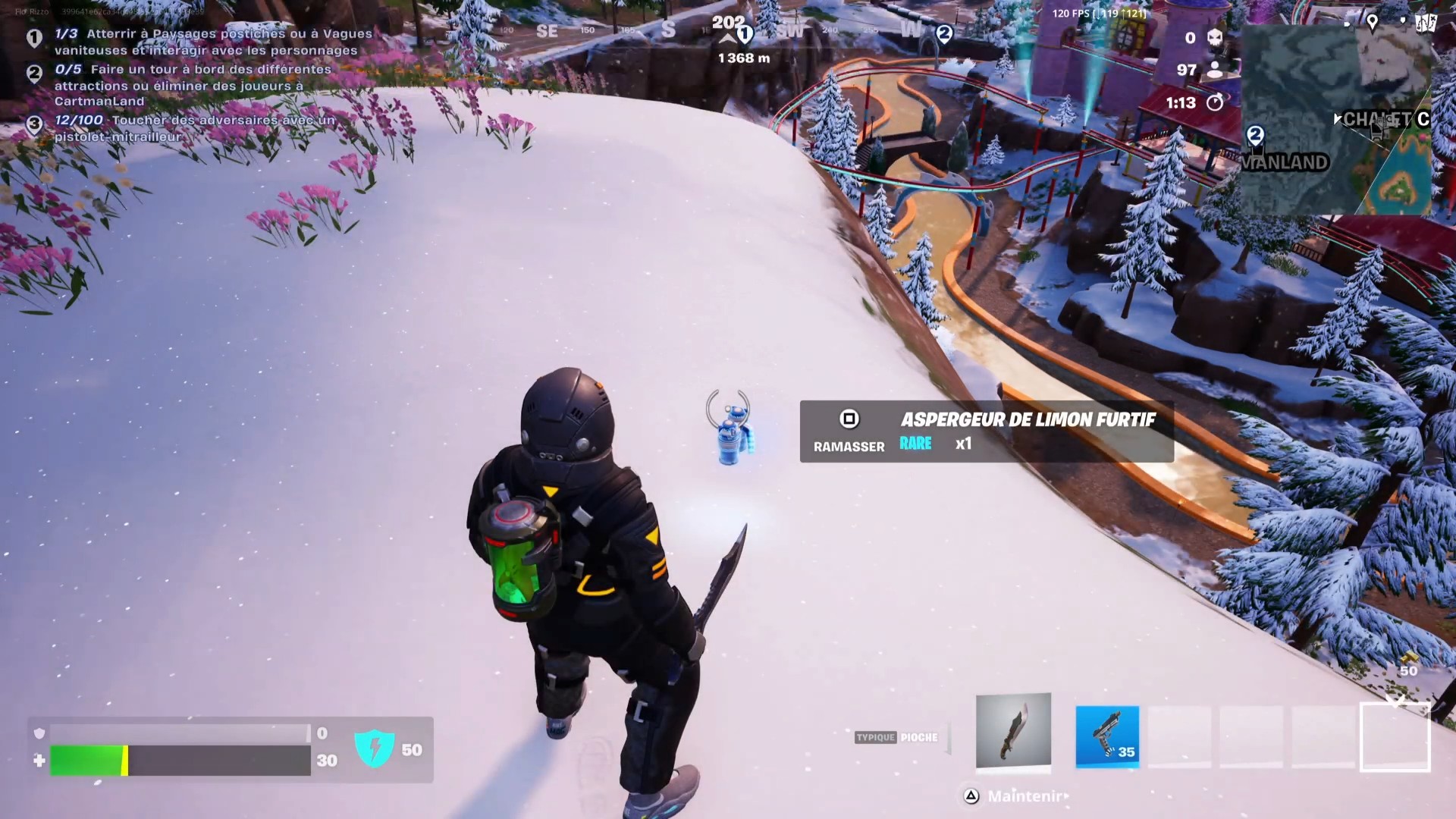
Task: Click the Aspergeur de limon furtif name
Action: point(1028,419)
